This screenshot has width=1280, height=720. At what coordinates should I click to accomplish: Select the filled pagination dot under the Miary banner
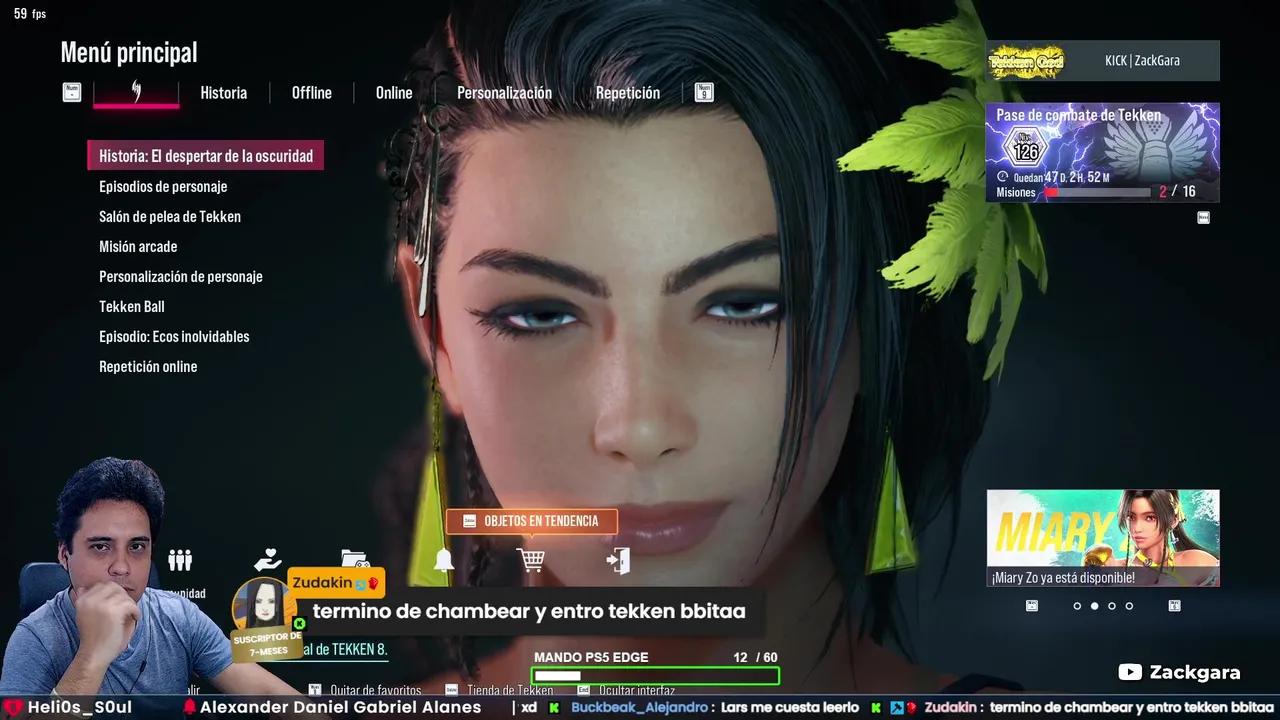tap(1094, 606)
